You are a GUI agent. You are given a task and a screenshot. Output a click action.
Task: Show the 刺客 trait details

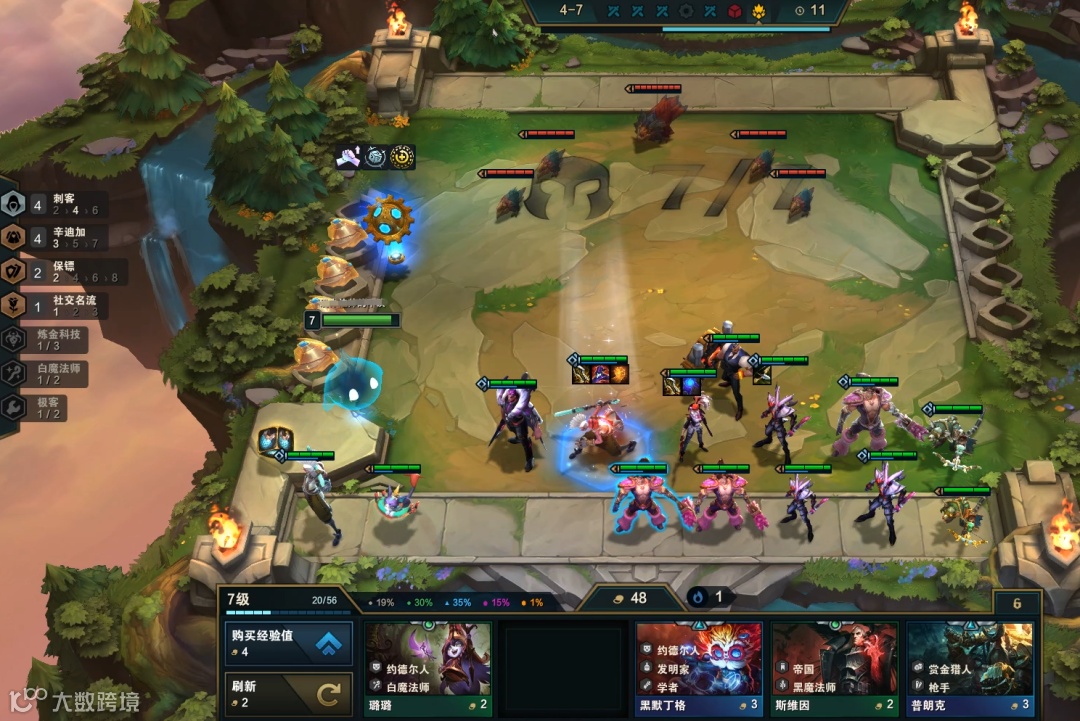pos(48,204)
